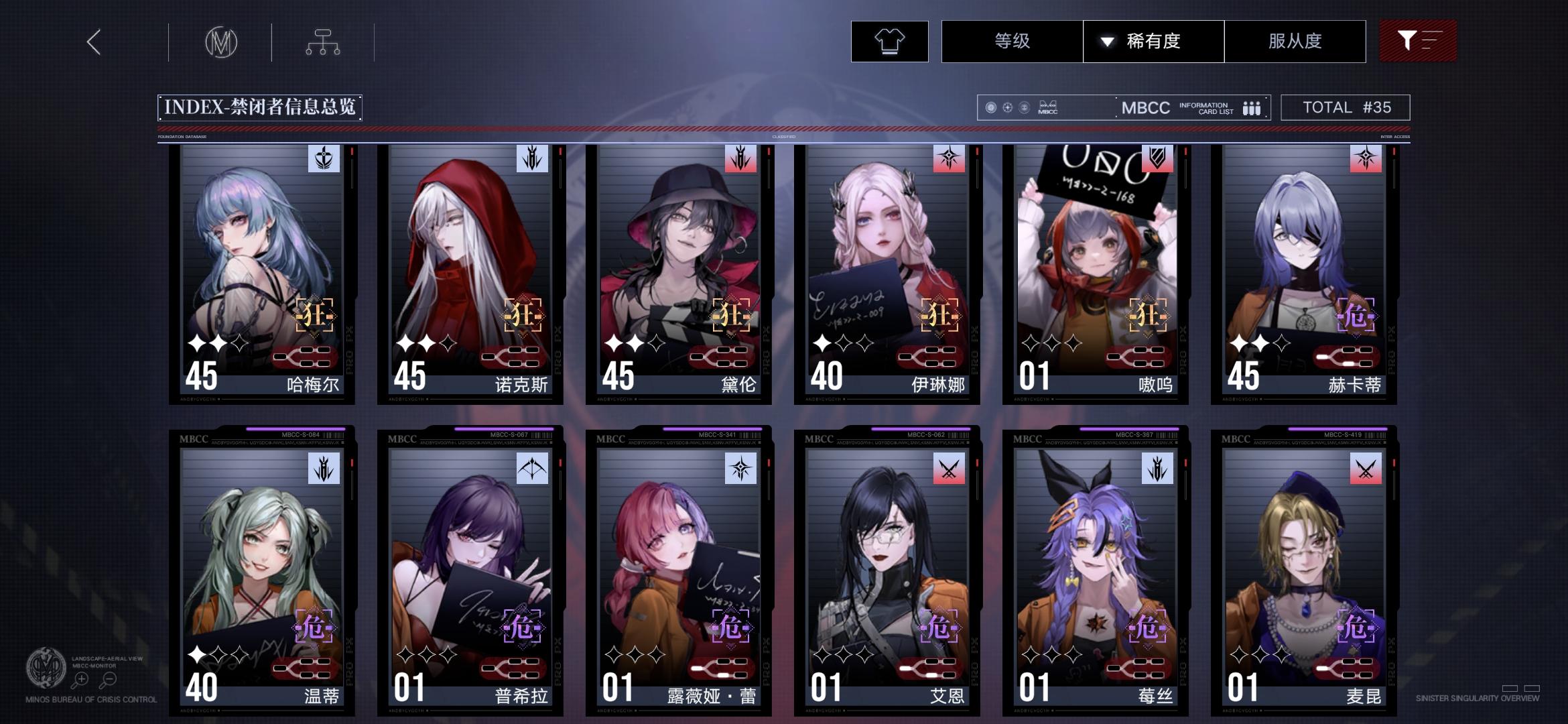Open the 稀有度 sort dropdown
Image resolution: width=1568 pixels, height=724 pixels.
pos(1153,42)
